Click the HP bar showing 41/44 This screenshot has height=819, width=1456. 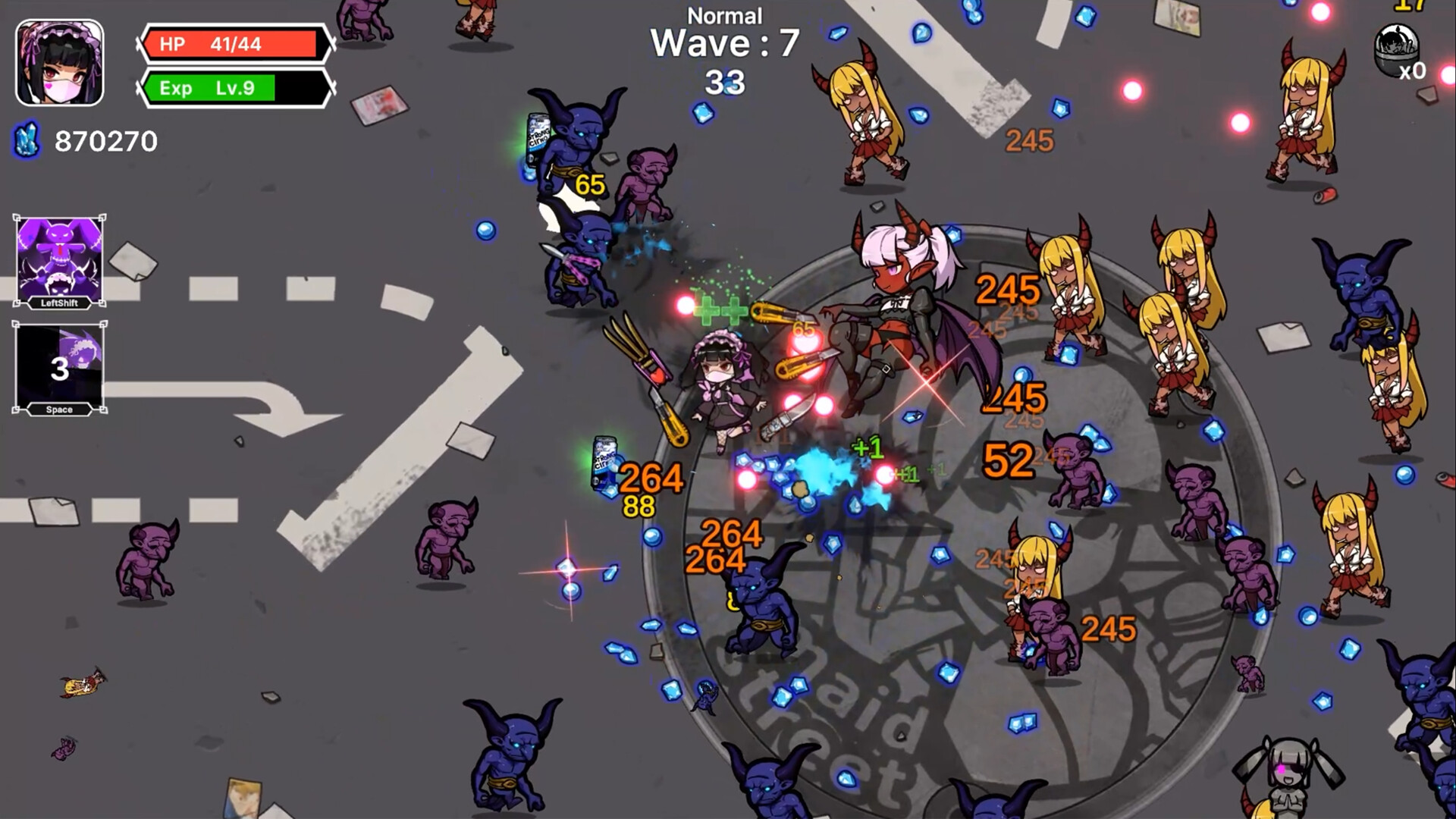point(231,44)
